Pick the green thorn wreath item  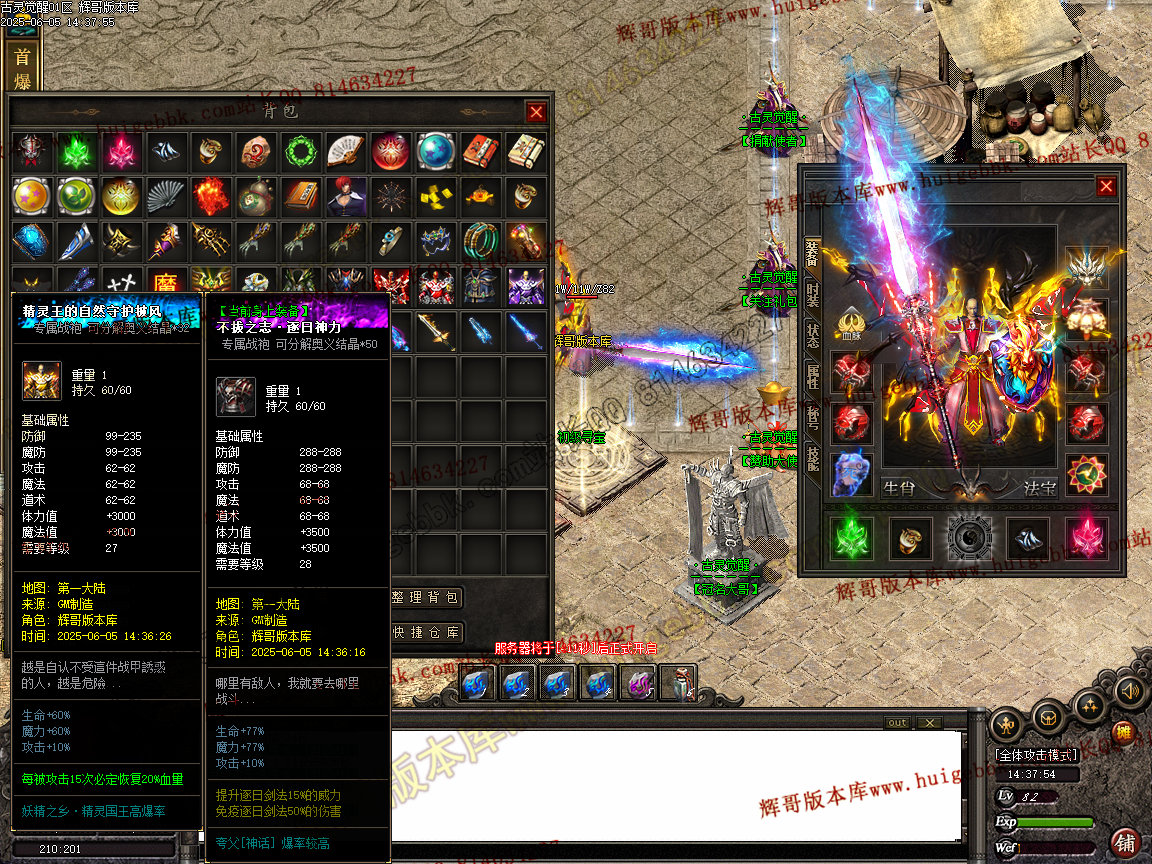299,151
